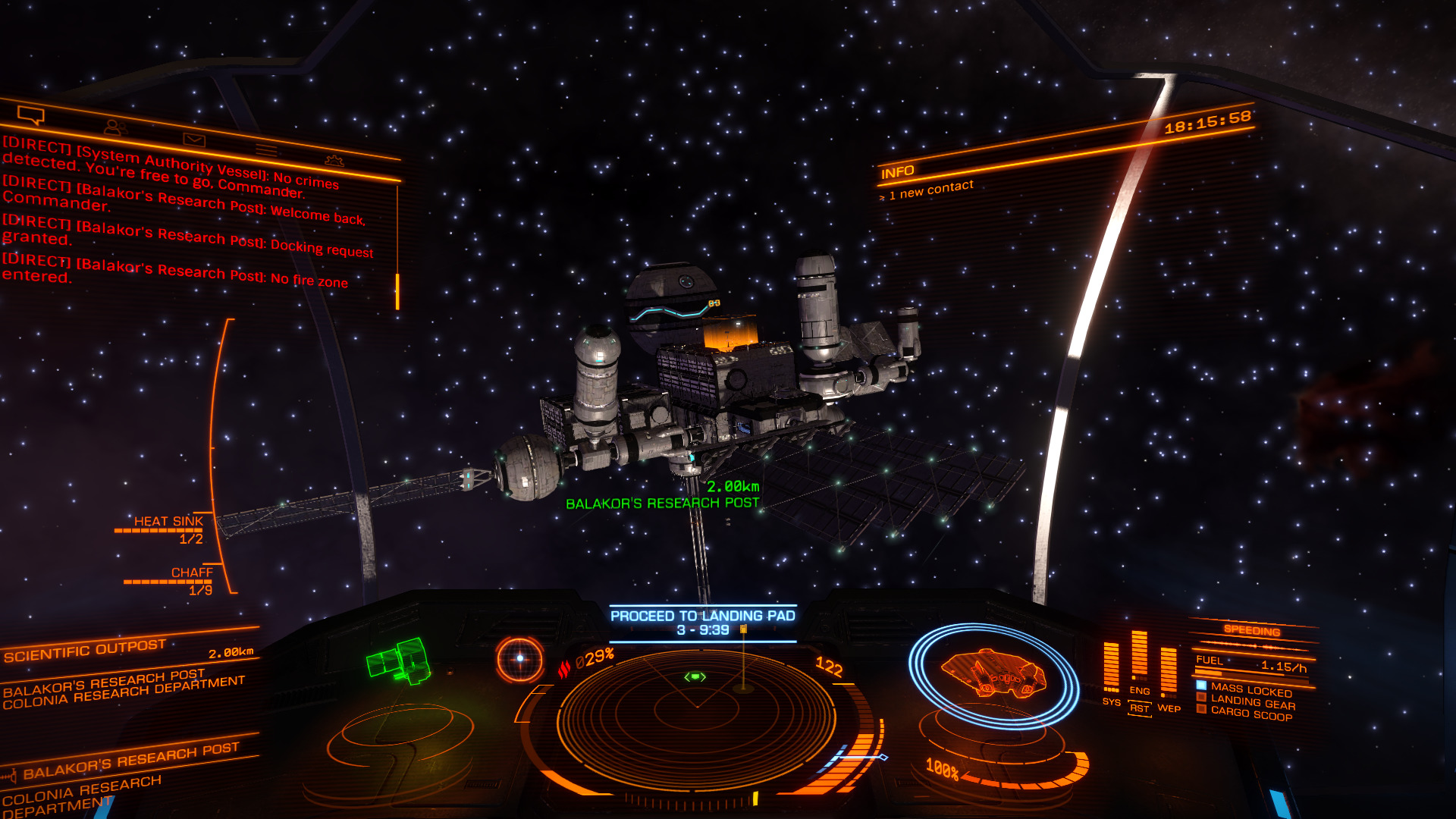Toggle the Cargo Scoop indicator
The height and width of the screenshot is (819, 1456).
(x=1250, y=714)
